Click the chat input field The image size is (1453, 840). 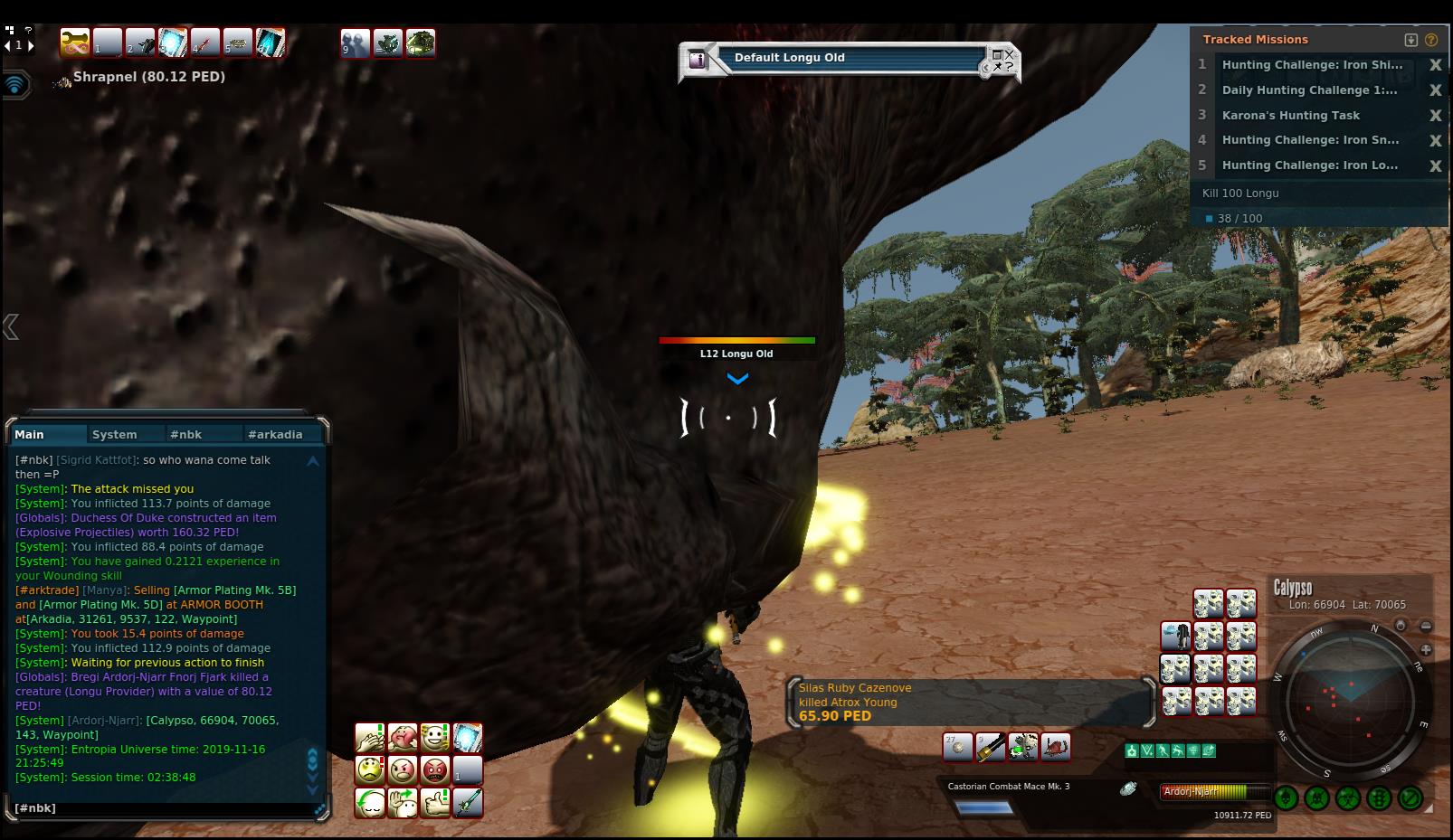pos(163,808)
